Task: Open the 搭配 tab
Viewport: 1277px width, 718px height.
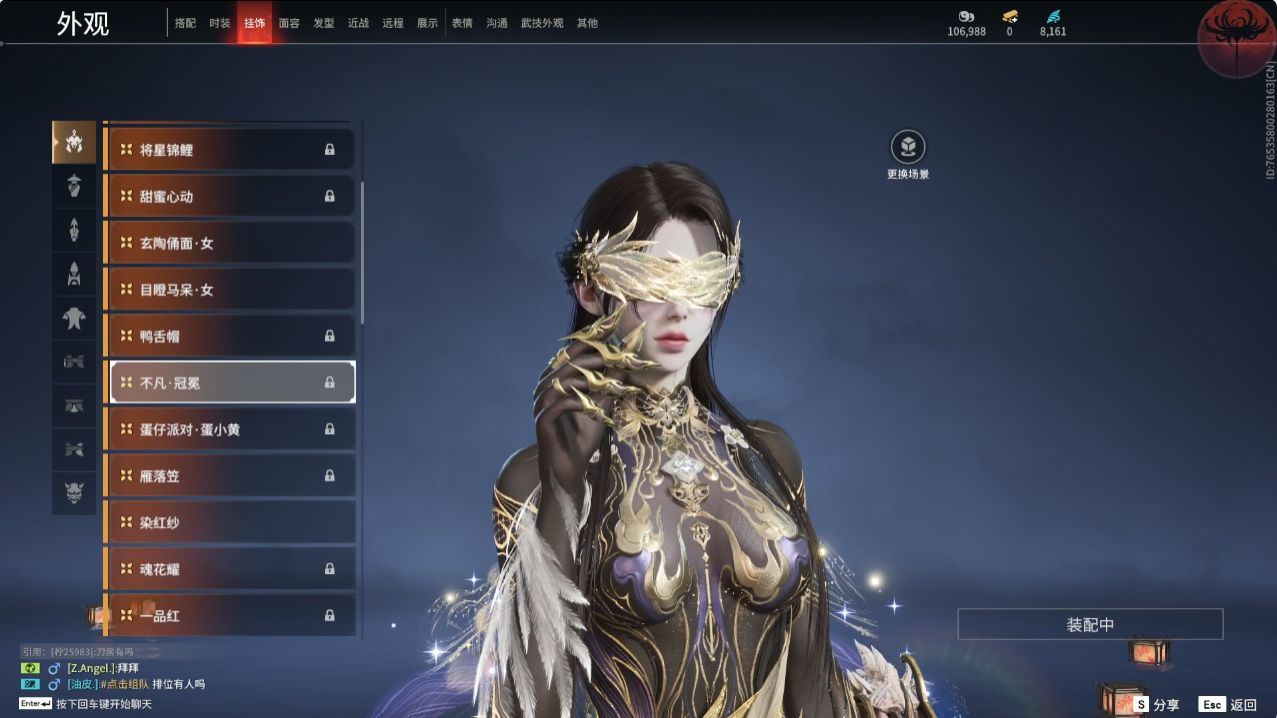Action: pos(185,23)
